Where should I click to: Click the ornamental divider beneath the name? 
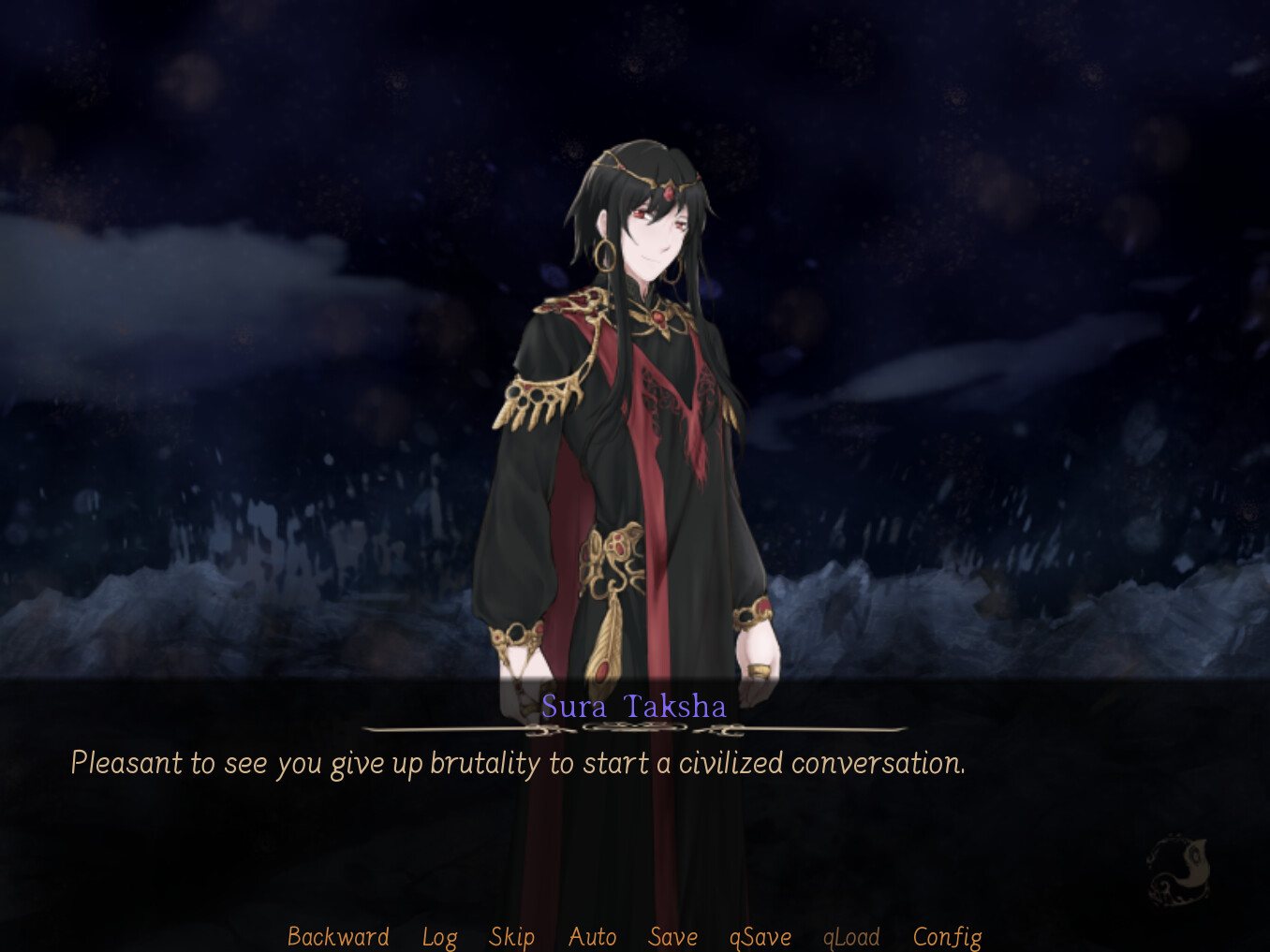click(634, 730)
